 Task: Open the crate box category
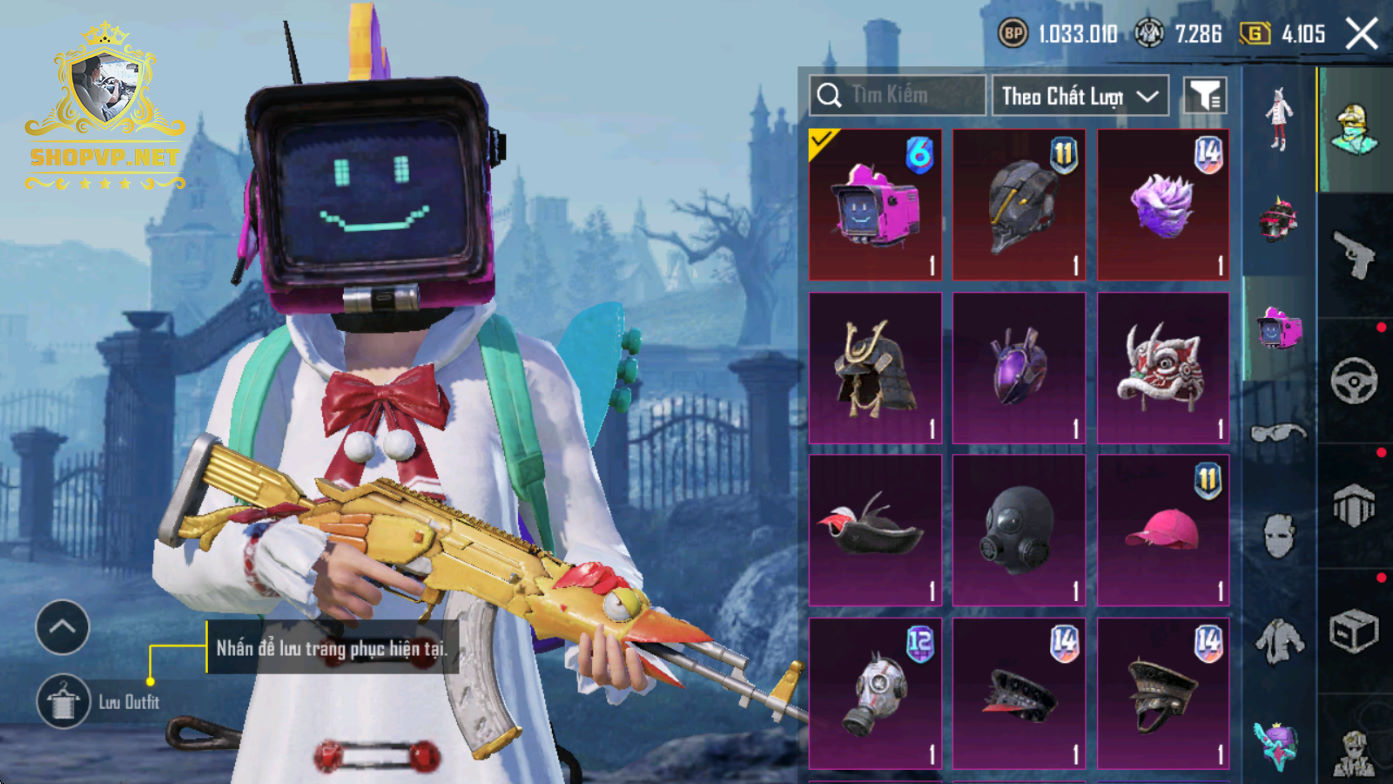pyautogui.click(x=1355, y=631)
